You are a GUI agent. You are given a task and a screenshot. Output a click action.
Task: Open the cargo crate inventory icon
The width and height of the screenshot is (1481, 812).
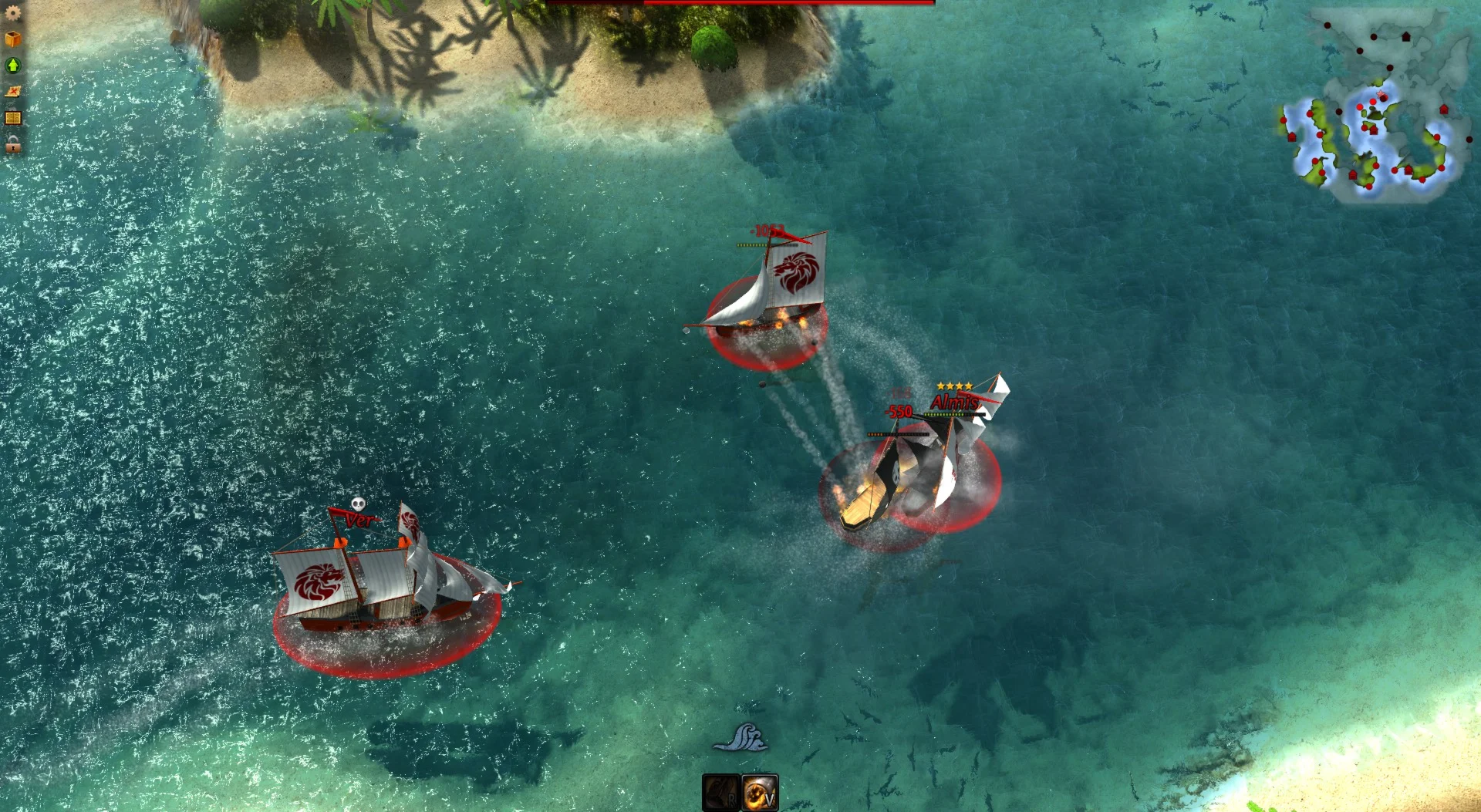[13, 37]
